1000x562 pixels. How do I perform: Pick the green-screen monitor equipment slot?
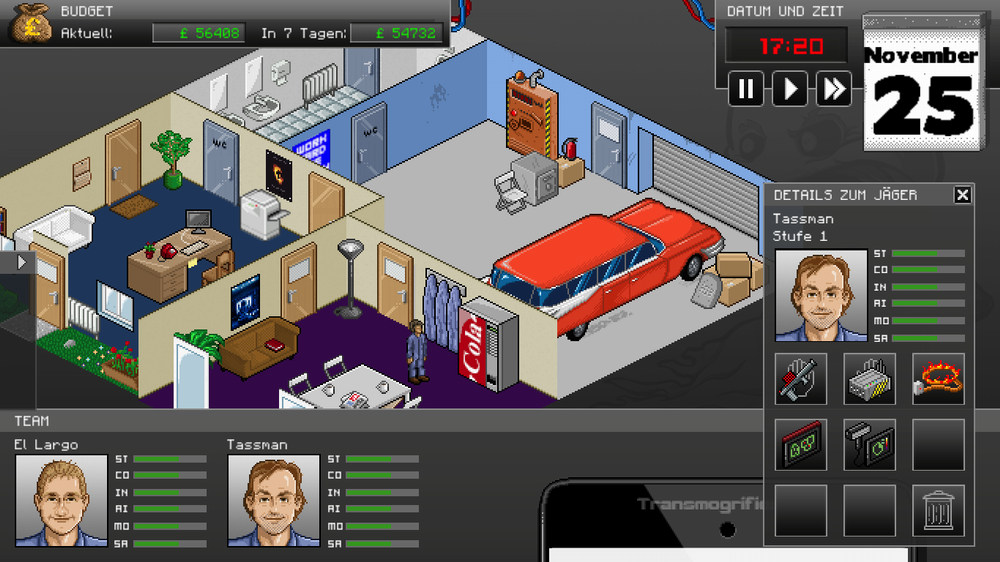click(801, 445)
